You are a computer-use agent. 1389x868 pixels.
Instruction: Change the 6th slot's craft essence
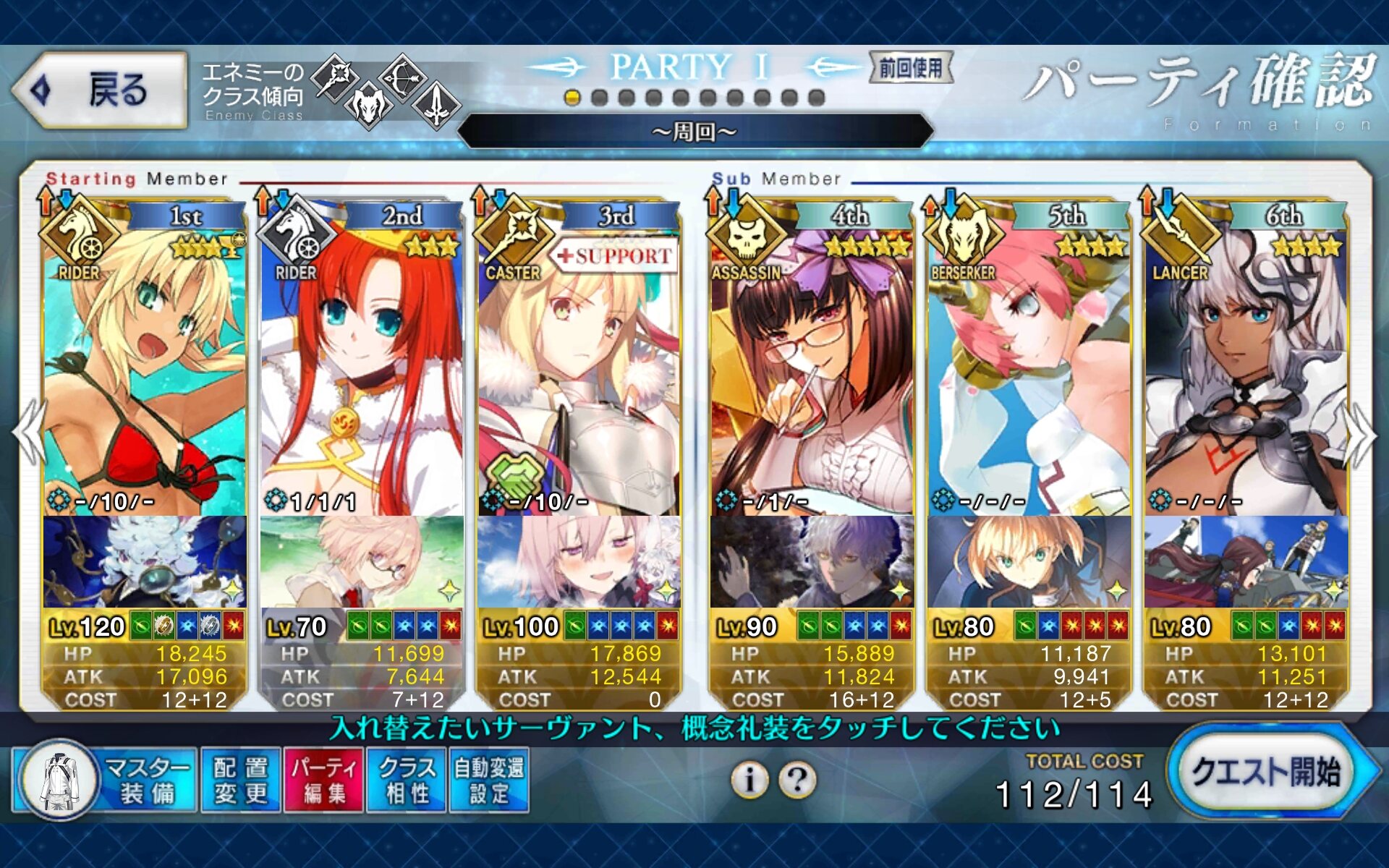[x=1246, y=562]
